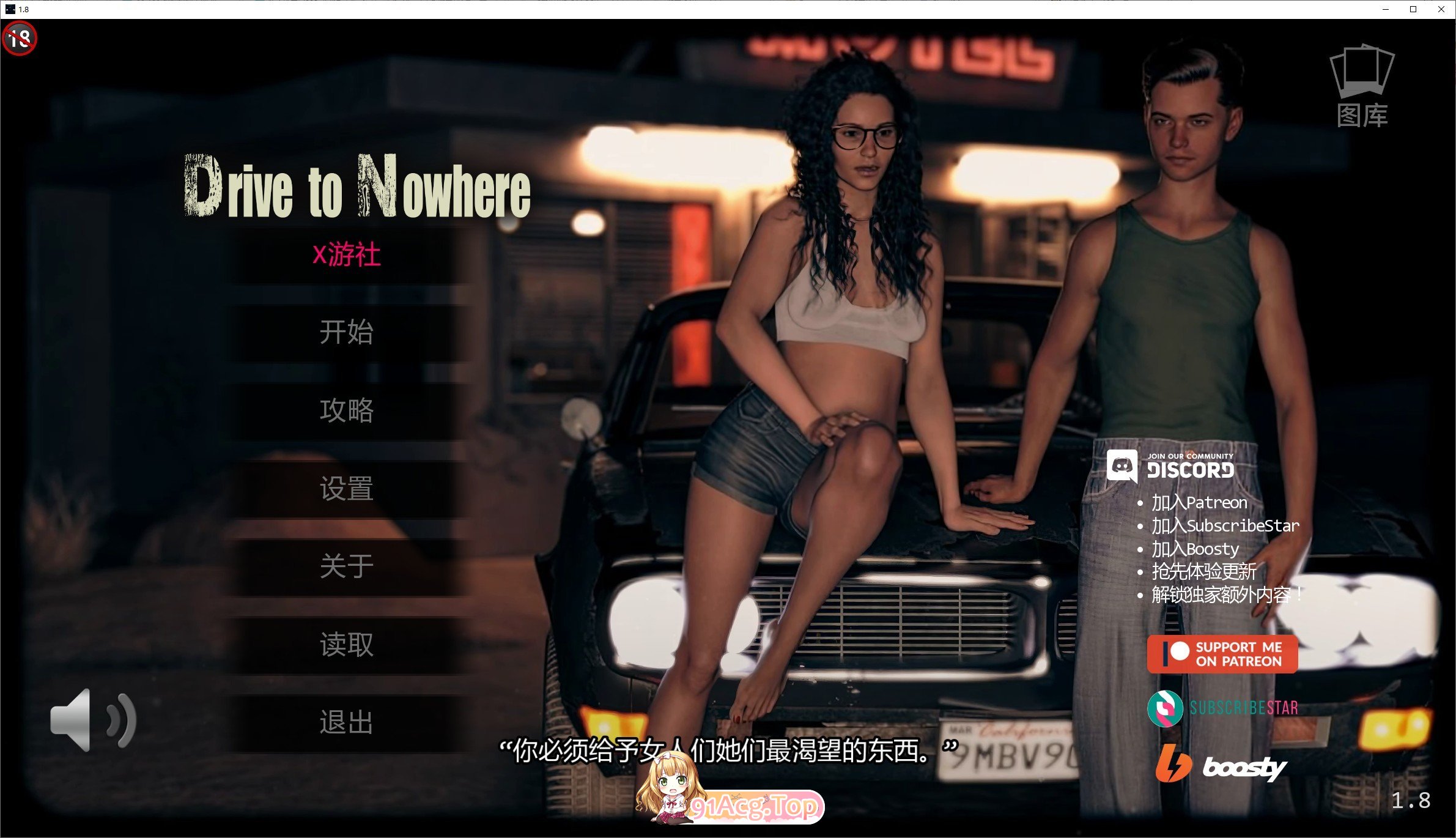Viewport: 1456px width, 838px height.
Task: Click 退出 to exit the game
Action: pyautogui.click(x=346, y=723)
